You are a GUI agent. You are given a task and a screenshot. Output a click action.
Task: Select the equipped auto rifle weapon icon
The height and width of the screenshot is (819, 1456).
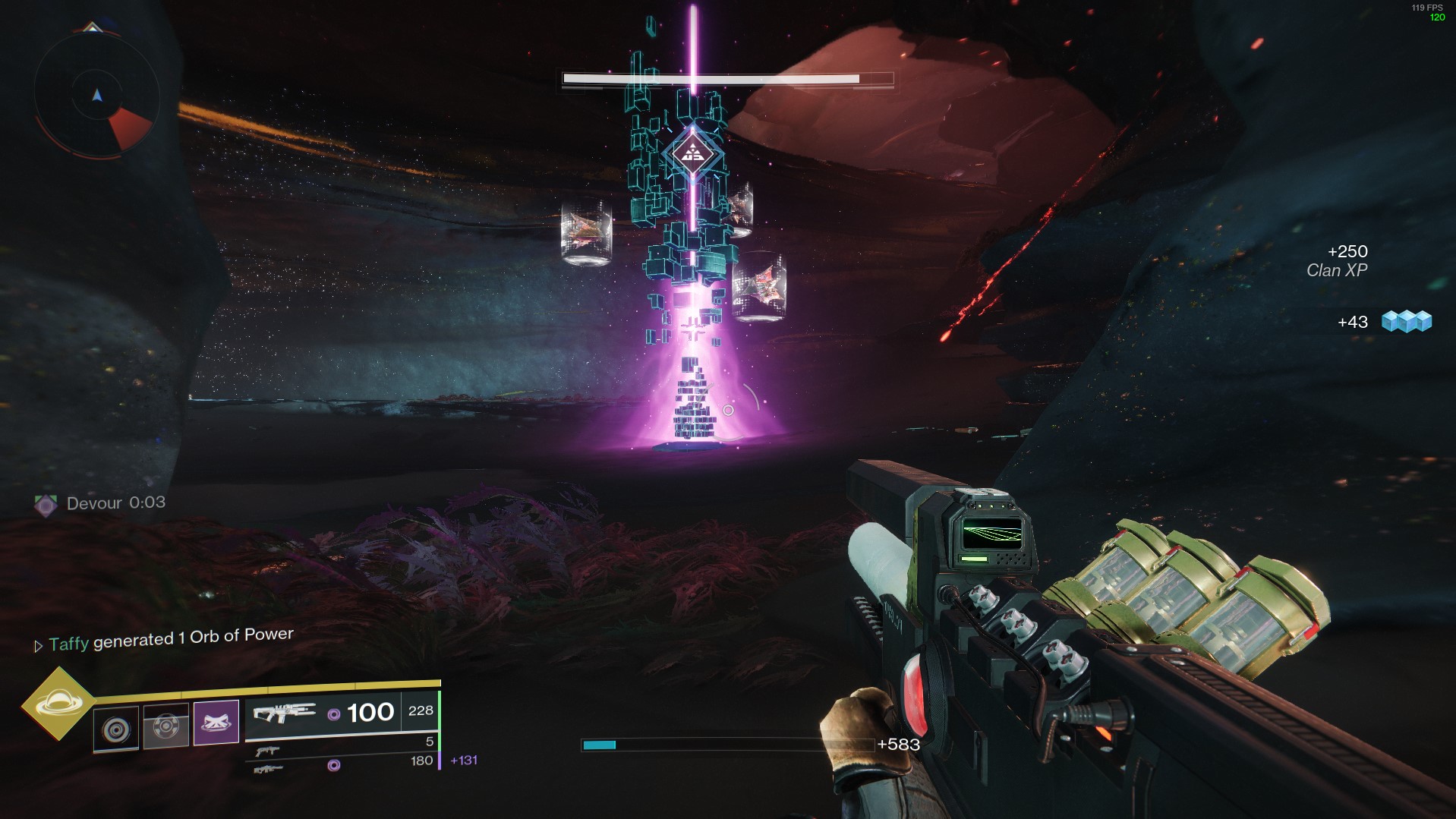click(x=284, y=713)
